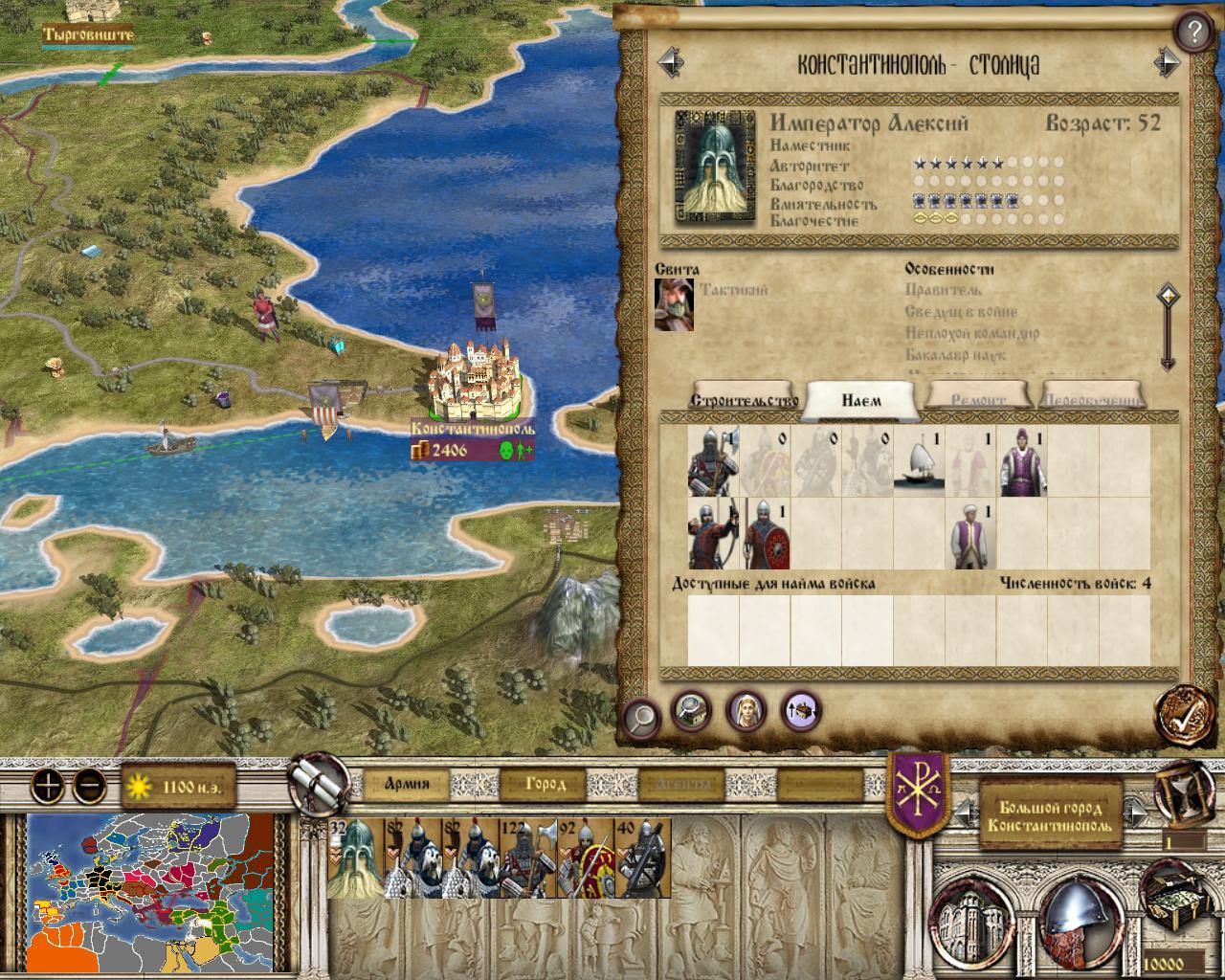This screenshot has width=1225, height=980.
Task: Choose the ship unit for recruitment
Action: [x=920, y=461]
